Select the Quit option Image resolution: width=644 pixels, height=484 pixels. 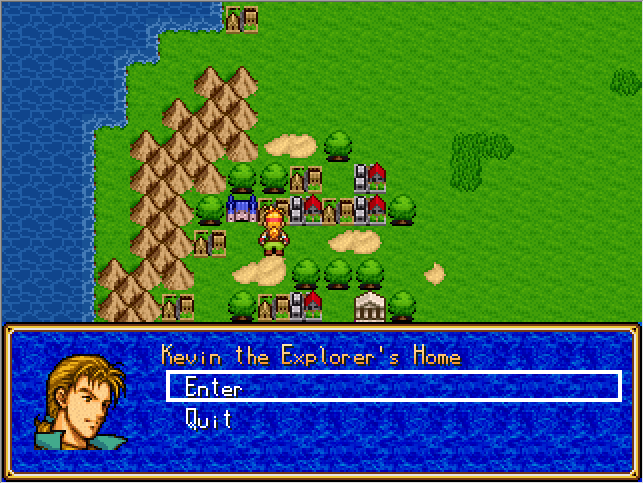(208, 419)
